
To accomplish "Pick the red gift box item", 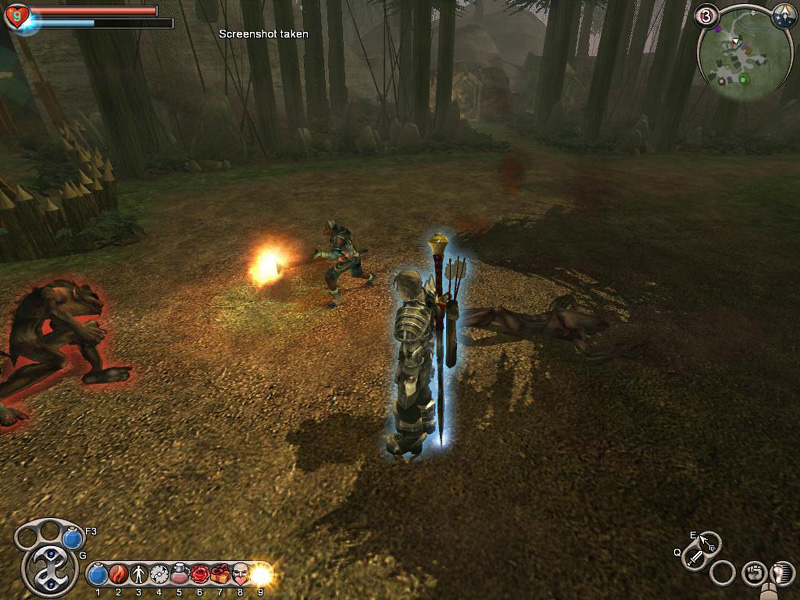I will [220, 575].
